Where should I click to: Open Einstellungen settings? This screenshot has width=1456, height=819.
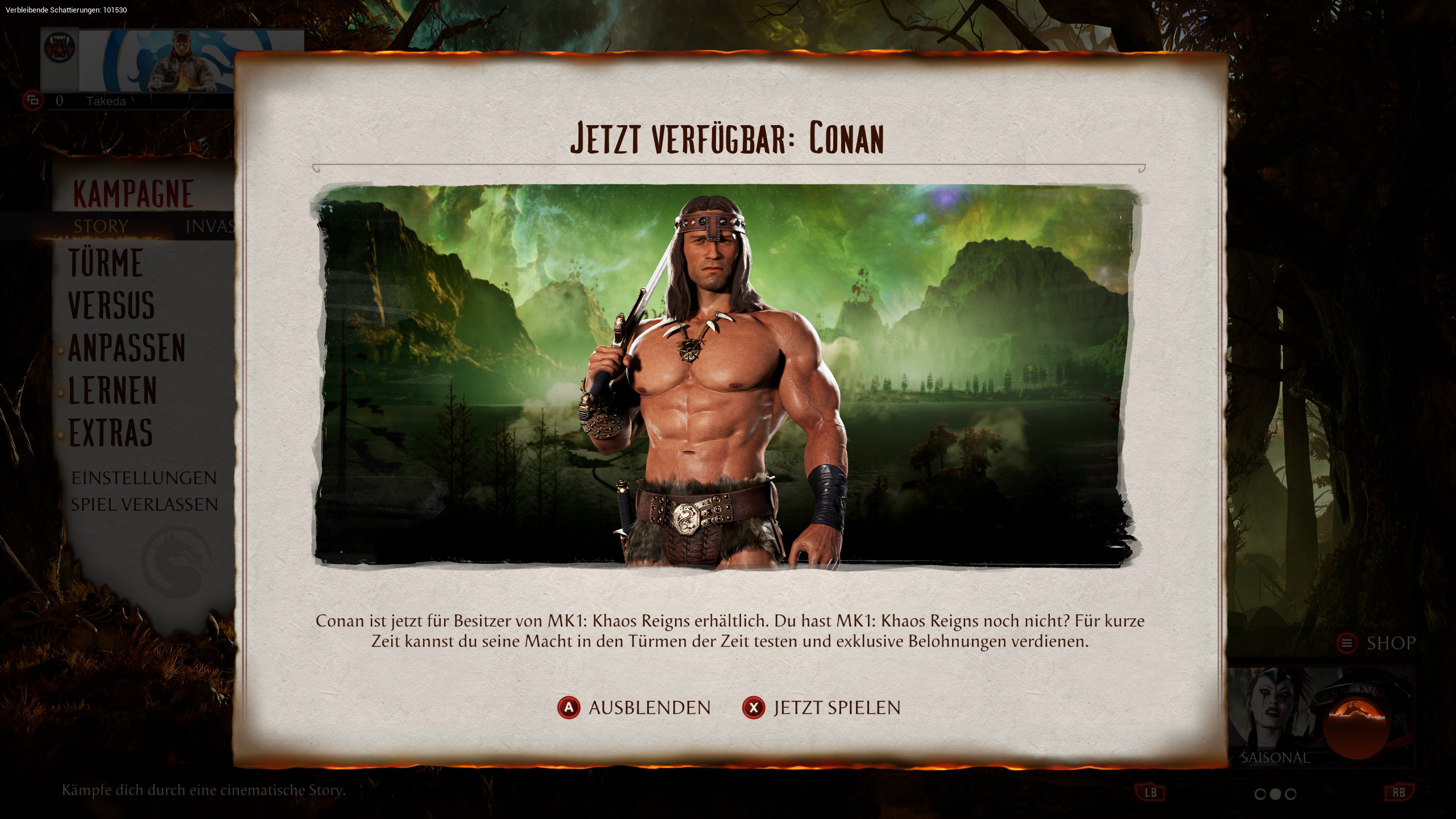(144, 478)
